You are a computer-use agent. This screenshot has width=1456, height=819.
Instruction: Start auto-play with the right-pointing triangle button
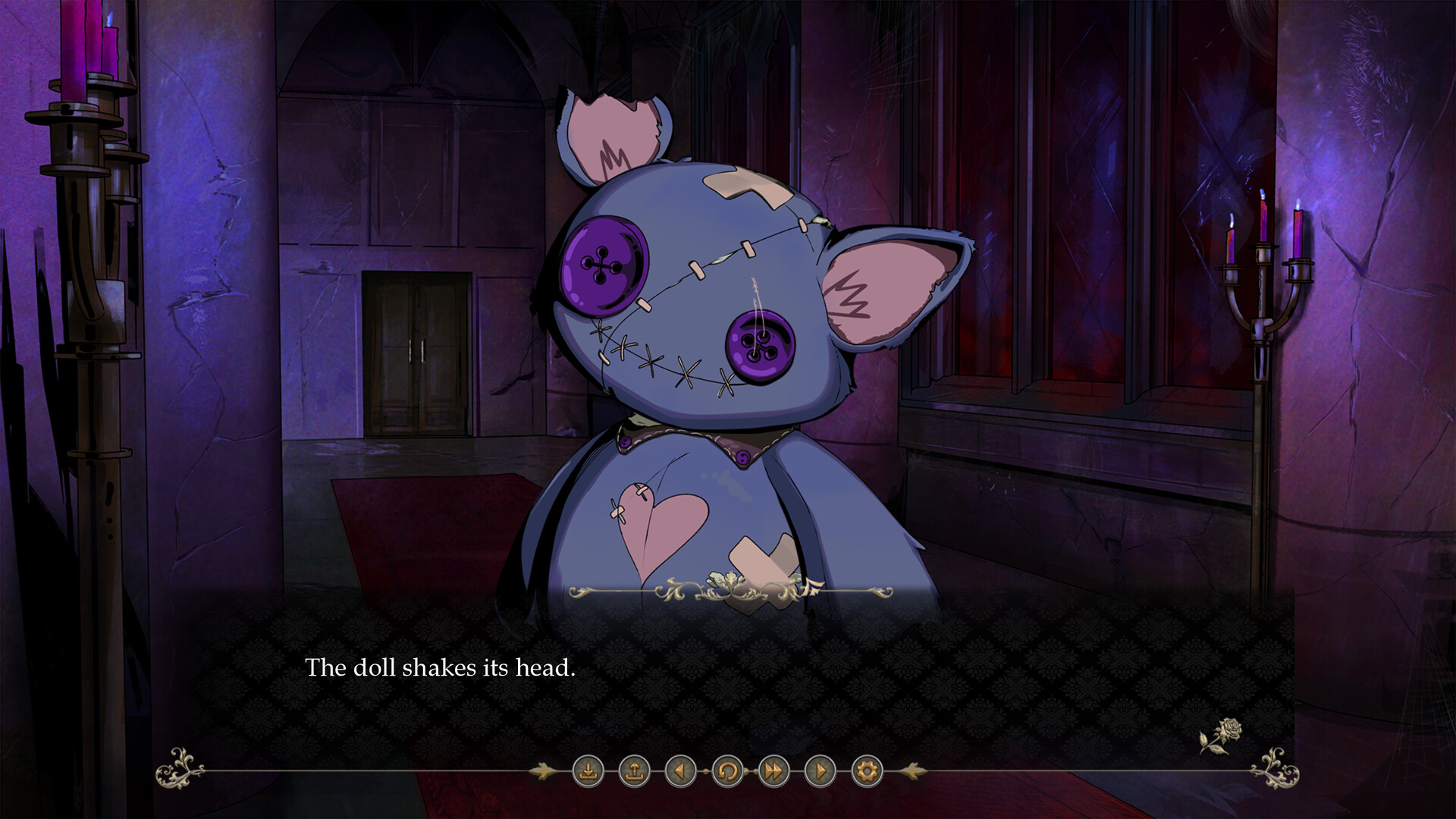[x=821, y=772]
